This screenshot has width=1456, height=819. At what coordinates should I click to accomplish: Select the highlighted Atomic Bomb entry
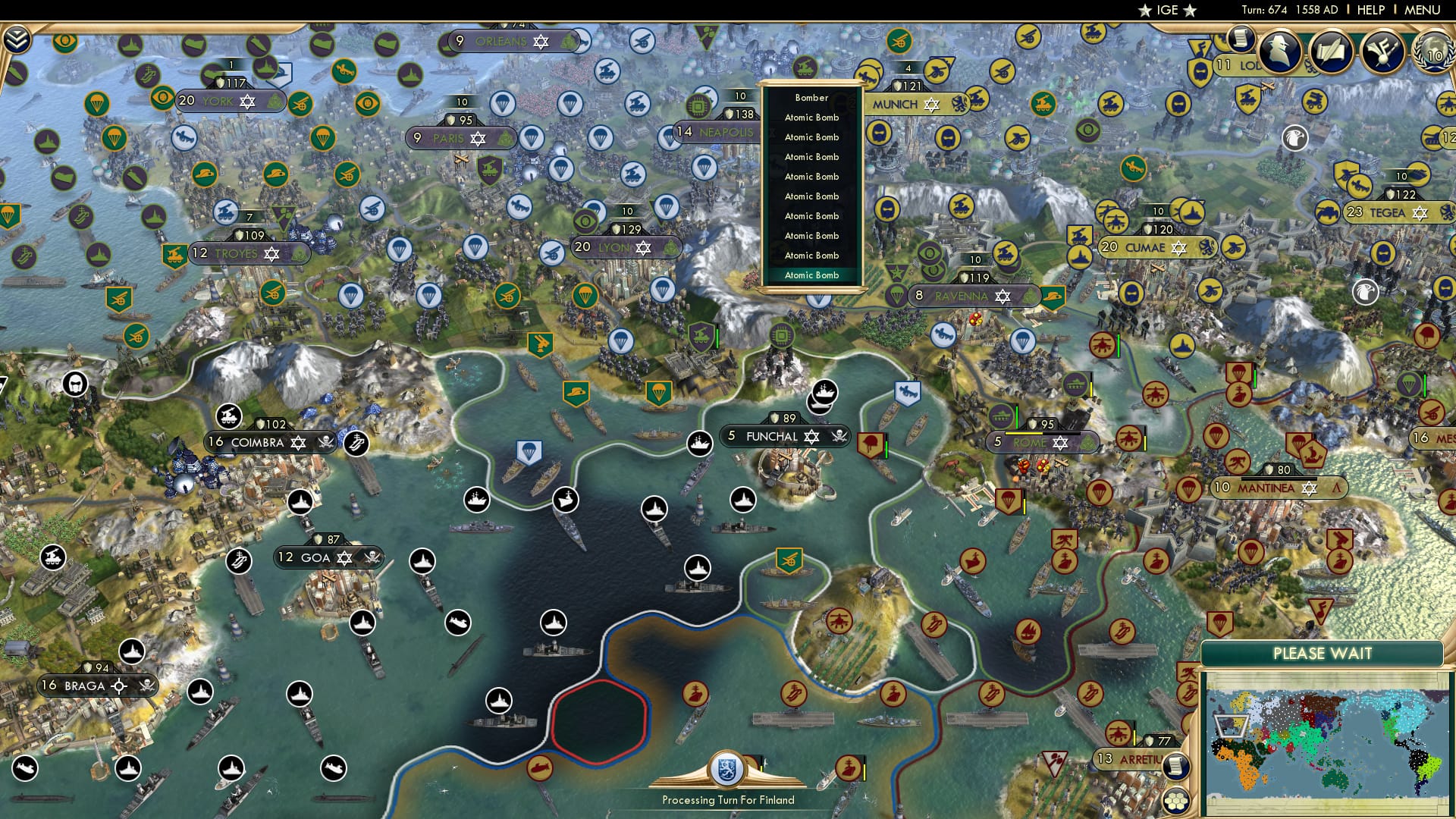[811, 275]
